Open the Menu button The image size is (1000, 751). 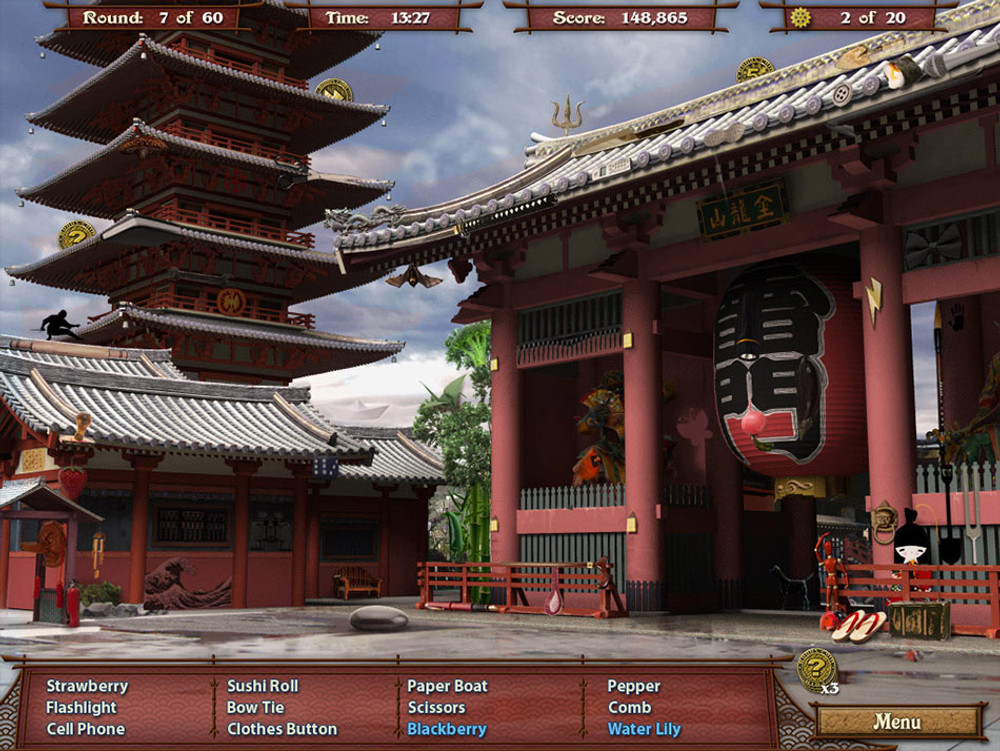click(897, 720)
